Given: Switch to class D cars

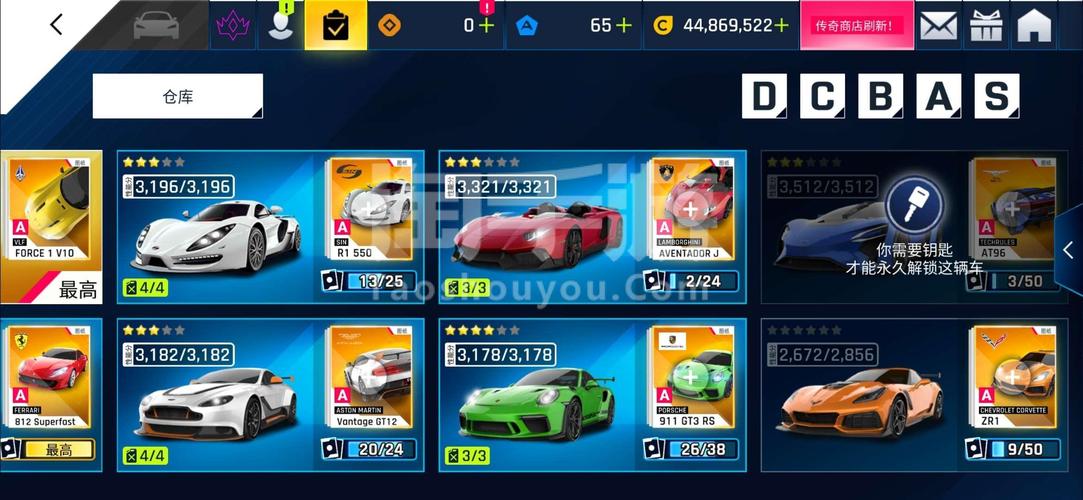Looking at the screenshot, I should [x=764, y=96].
